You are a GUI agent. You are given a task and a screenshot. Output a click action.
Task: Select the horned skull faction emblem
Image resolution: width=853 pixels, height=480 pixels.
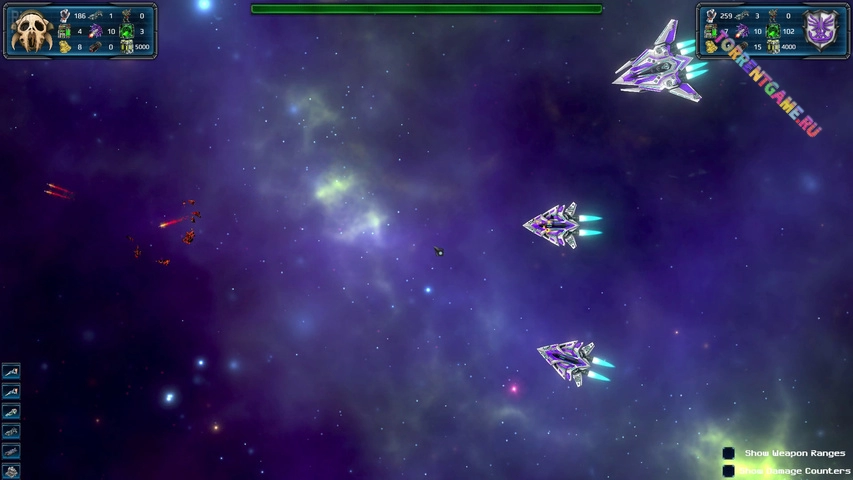(31, 33)
